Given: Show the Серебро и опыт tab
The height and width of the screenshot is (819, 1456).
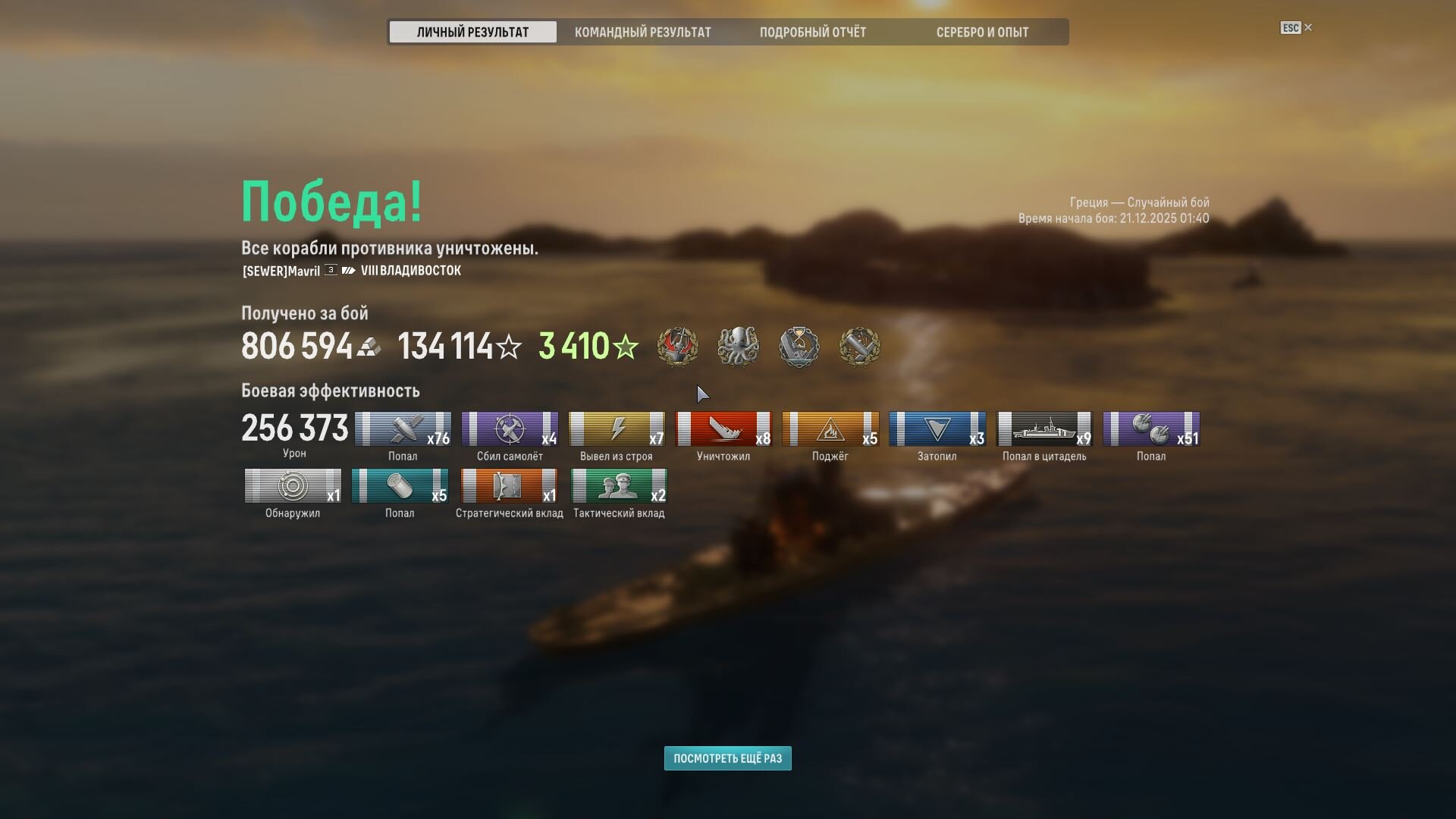Looking at the screenshot, I should click(x=982, y=32).
